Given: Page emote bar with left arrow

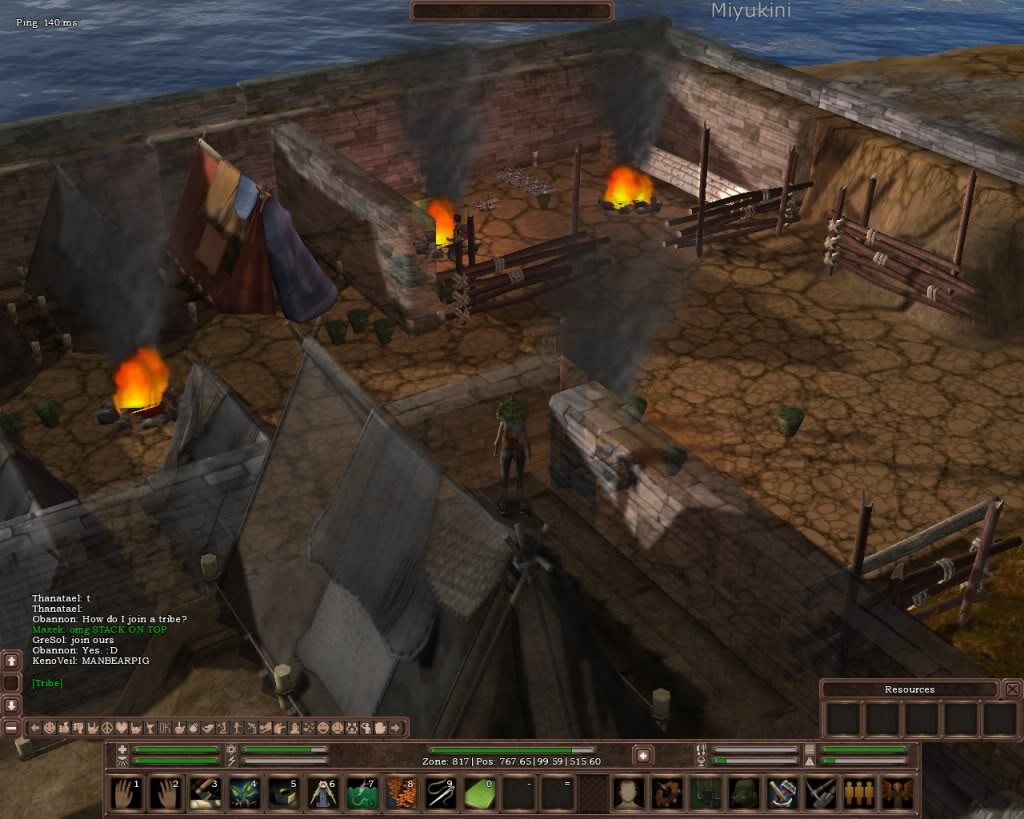Looking at the screenshot, I should tap(35, 727).
